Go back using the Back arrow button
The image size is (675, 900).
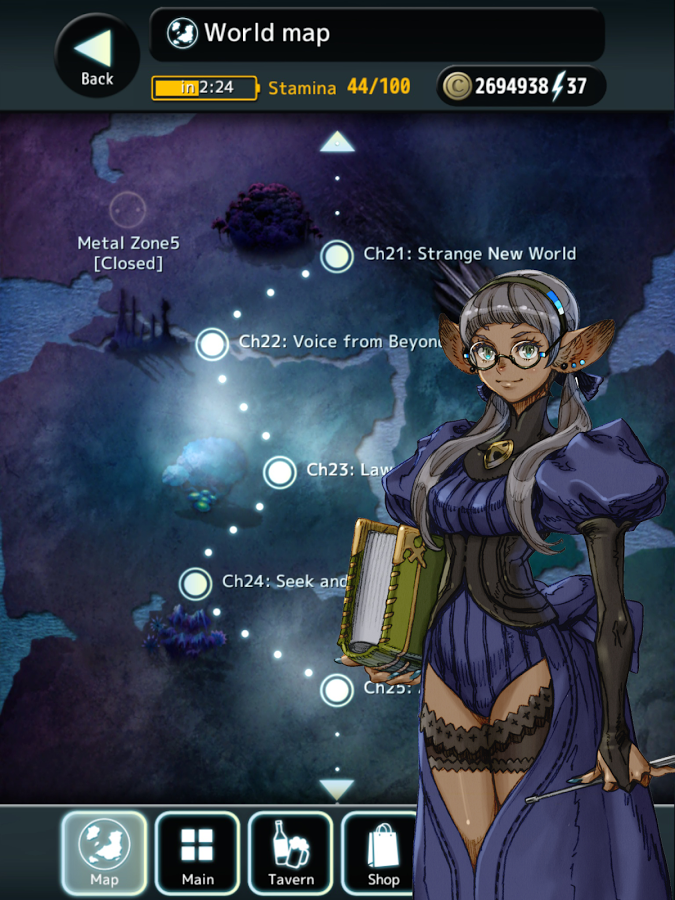click(x=97, y=56)
